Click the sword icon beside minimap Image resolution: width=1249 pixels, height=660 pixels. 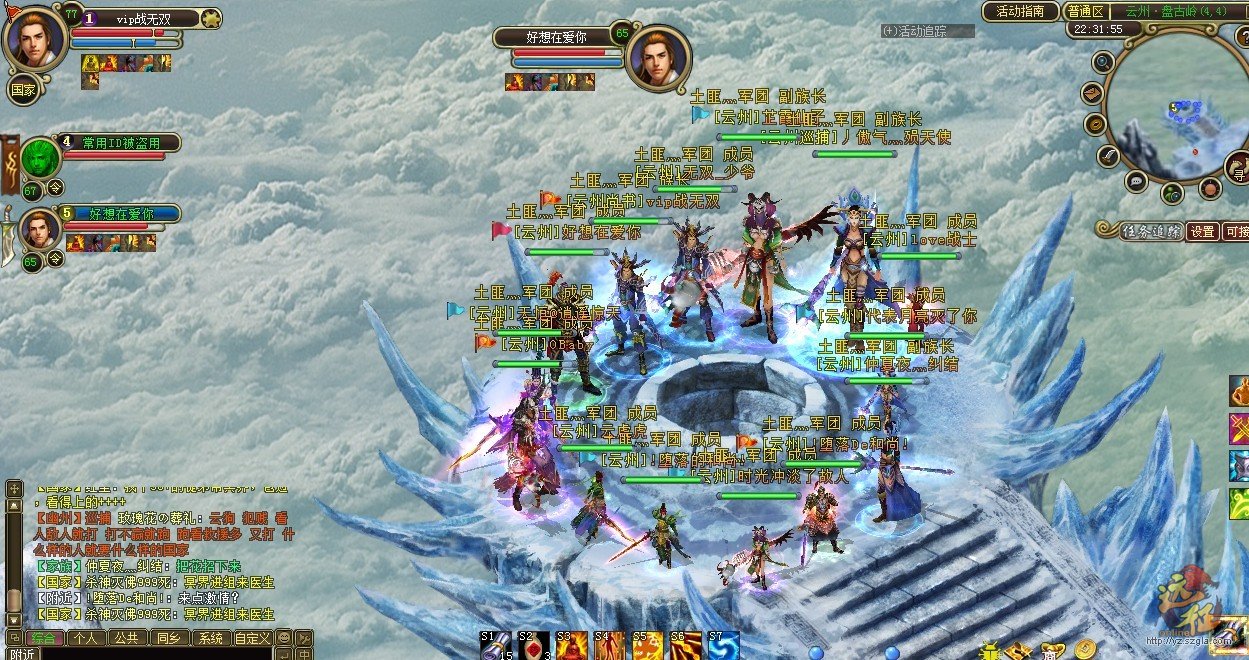[1108, 156]
